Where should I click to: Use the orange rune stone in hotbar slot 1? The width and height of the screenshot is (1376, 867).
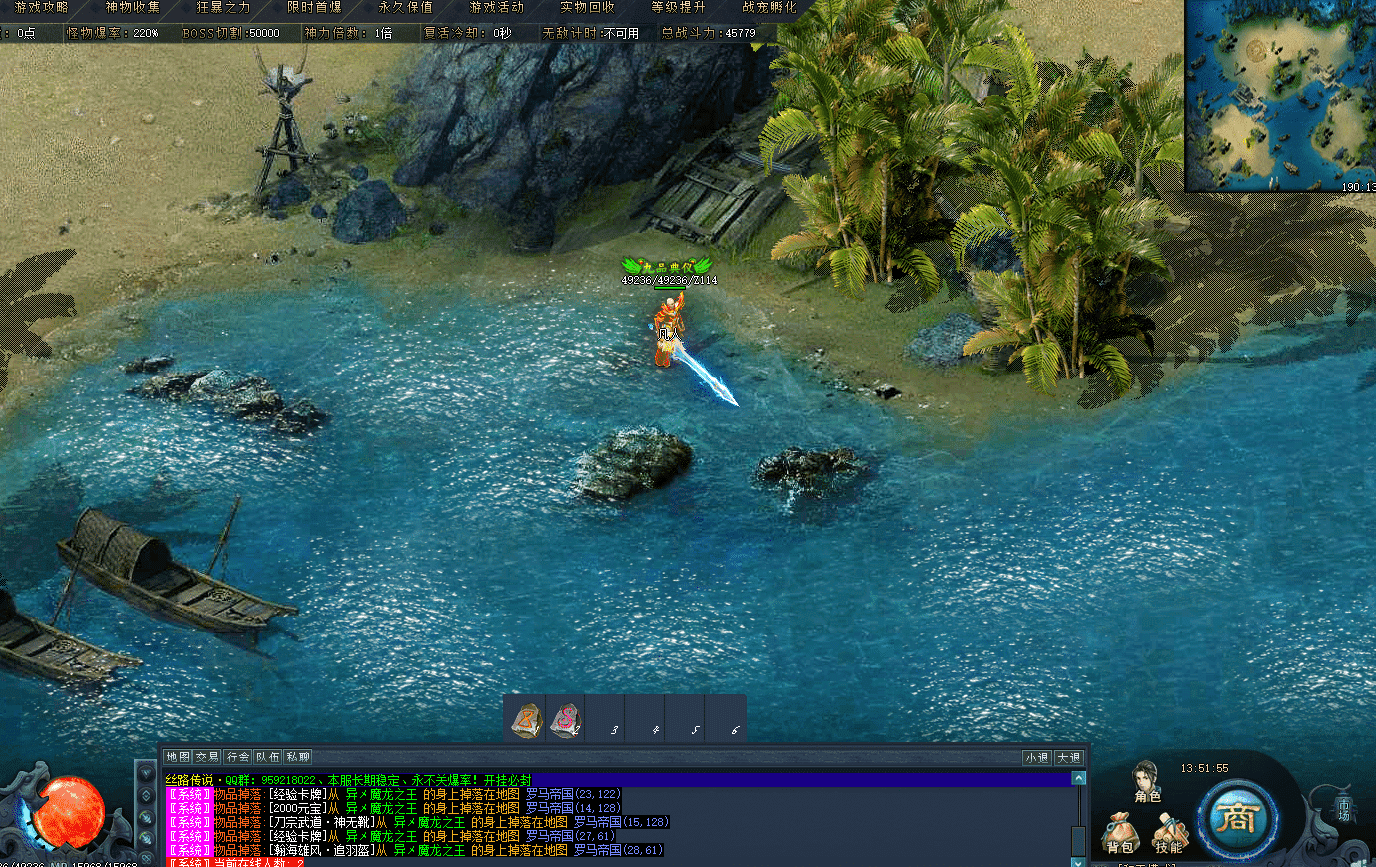(x=526, y=719)
